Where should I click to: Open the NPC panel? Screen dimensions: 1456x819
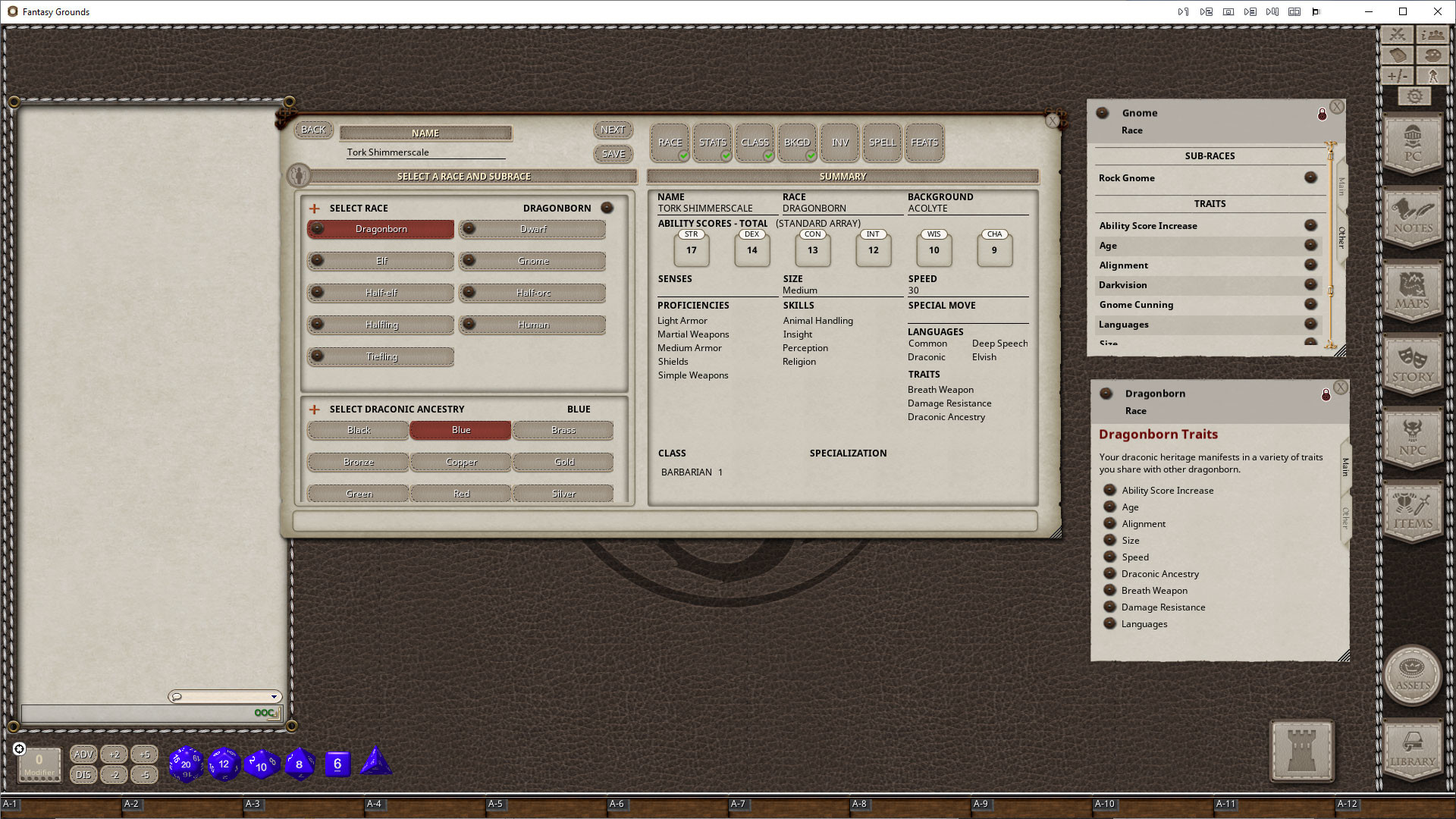(1412, 438)
